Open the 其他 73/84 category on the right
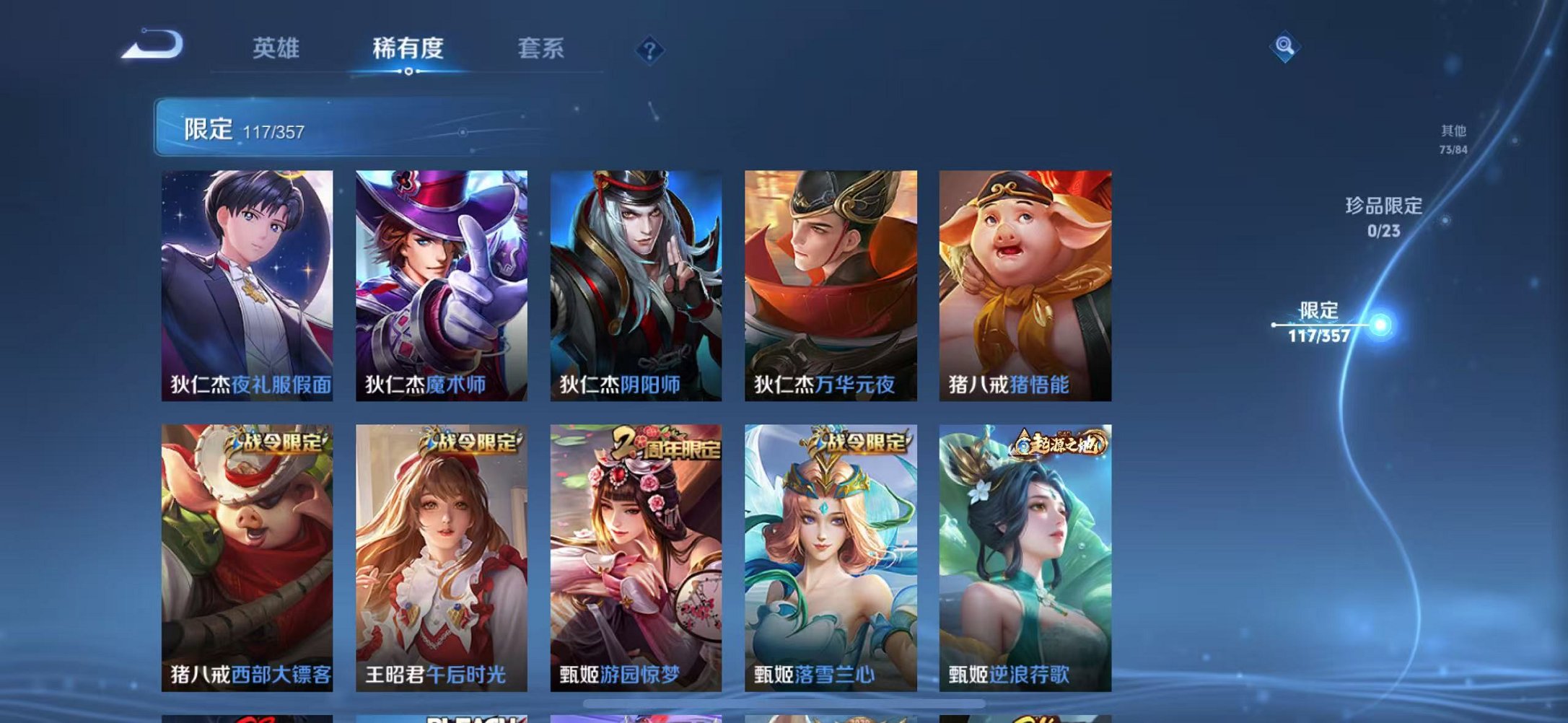Viewport: 1568px width, 723px height. 1453,137
